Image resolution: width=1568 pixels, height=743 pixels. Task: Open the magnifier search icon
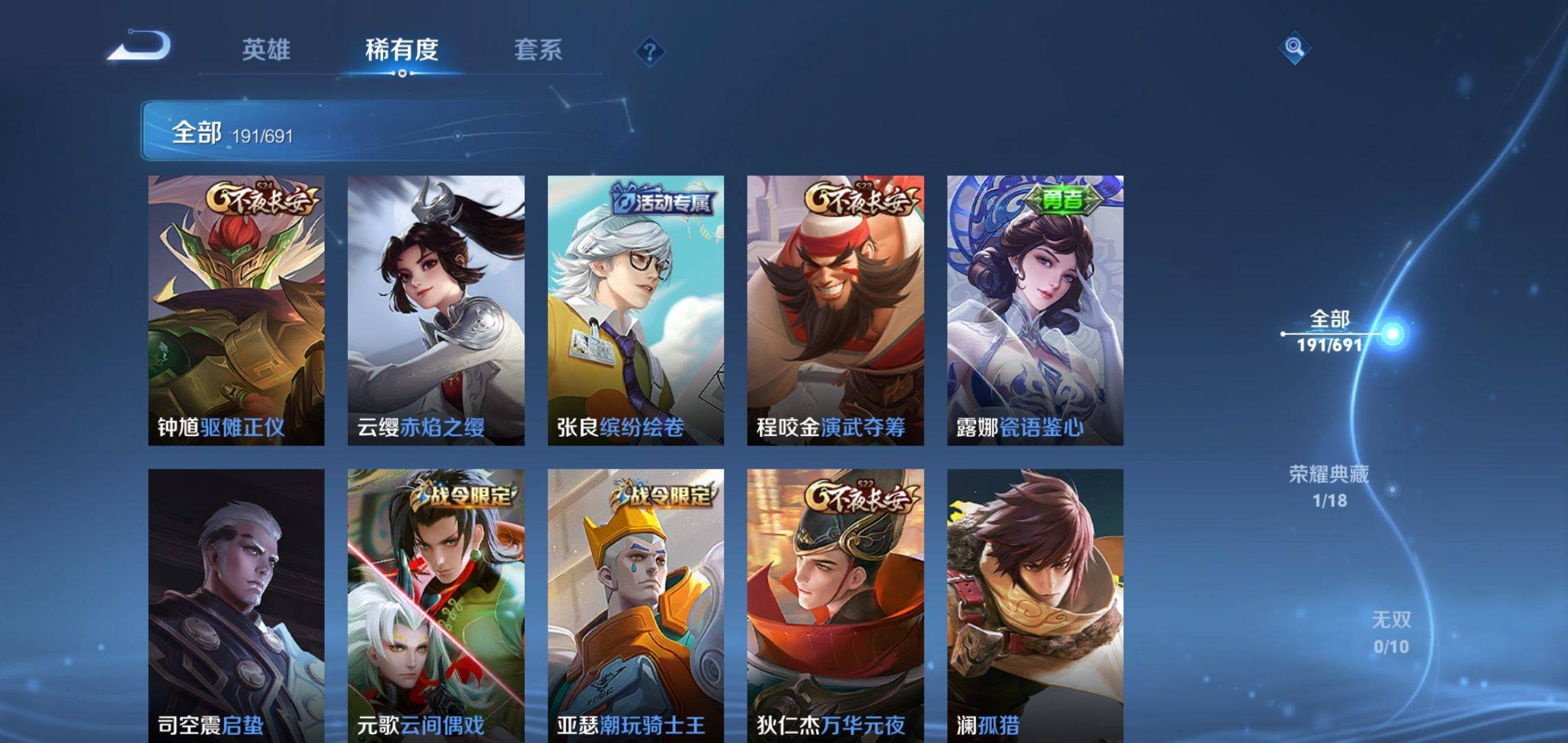pyautogui.click(x=1294, y=47)
